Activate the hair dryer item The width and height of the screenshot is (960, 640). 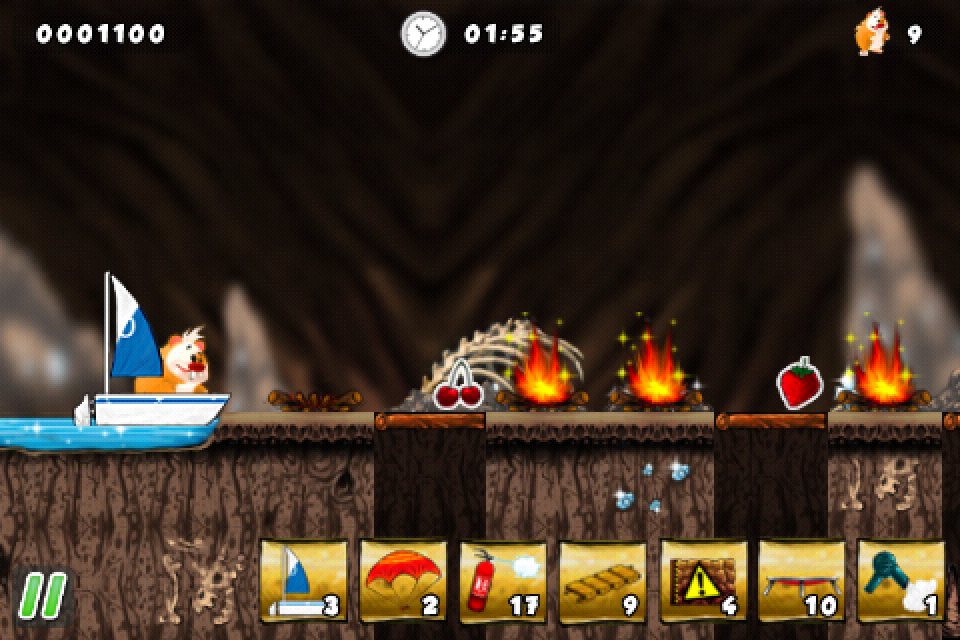(x=901, y=582)
